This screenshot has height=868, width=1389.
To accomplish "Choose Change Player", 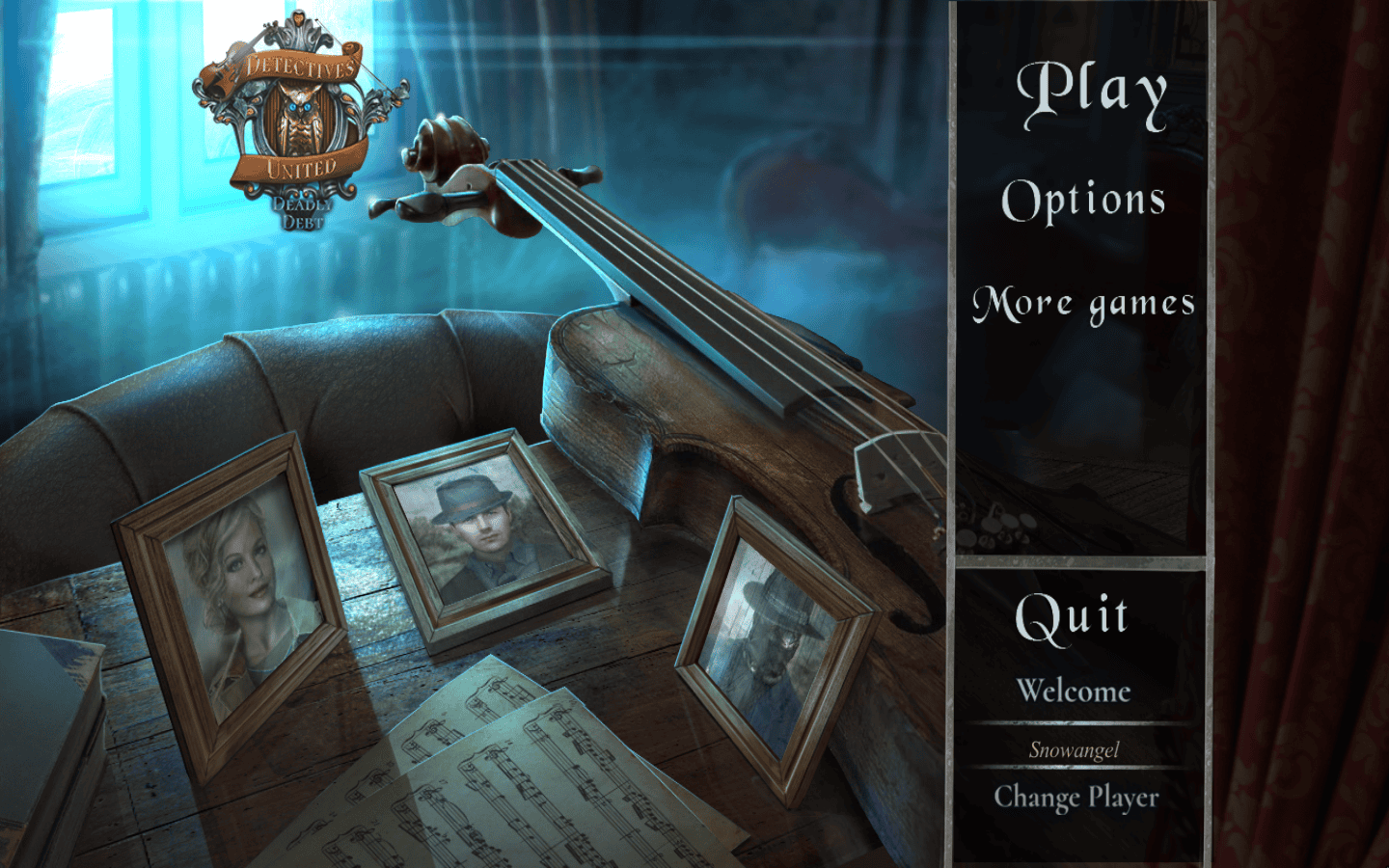I will pyautogui.click(x=1076, y=798).
